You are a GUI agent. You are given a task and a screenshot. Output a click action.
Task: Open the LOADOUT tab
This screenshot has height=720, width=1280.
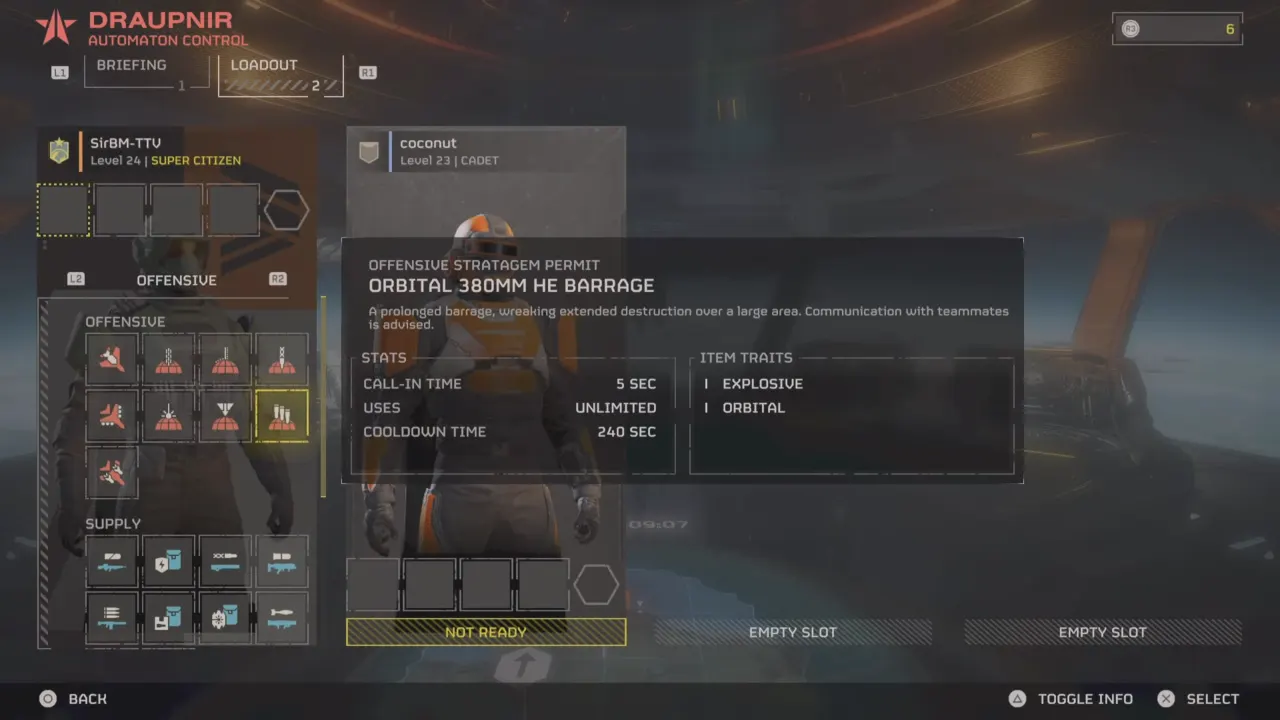[x=264, y=65]
